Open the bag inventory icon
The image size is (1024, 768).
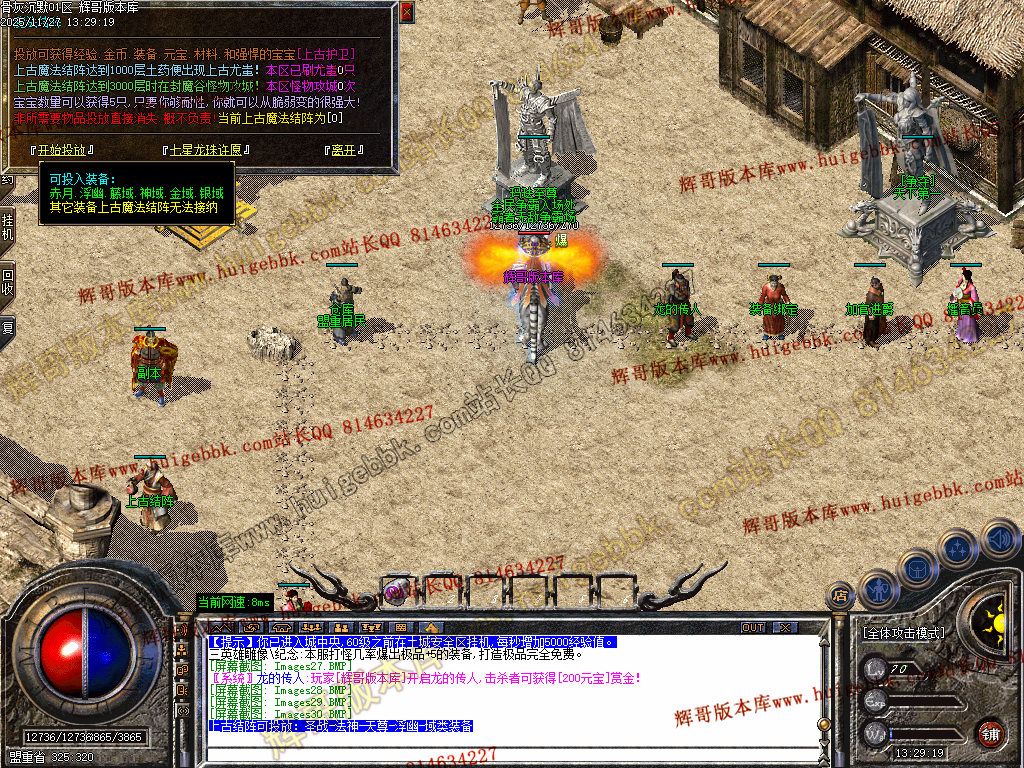tap(917, 568)
